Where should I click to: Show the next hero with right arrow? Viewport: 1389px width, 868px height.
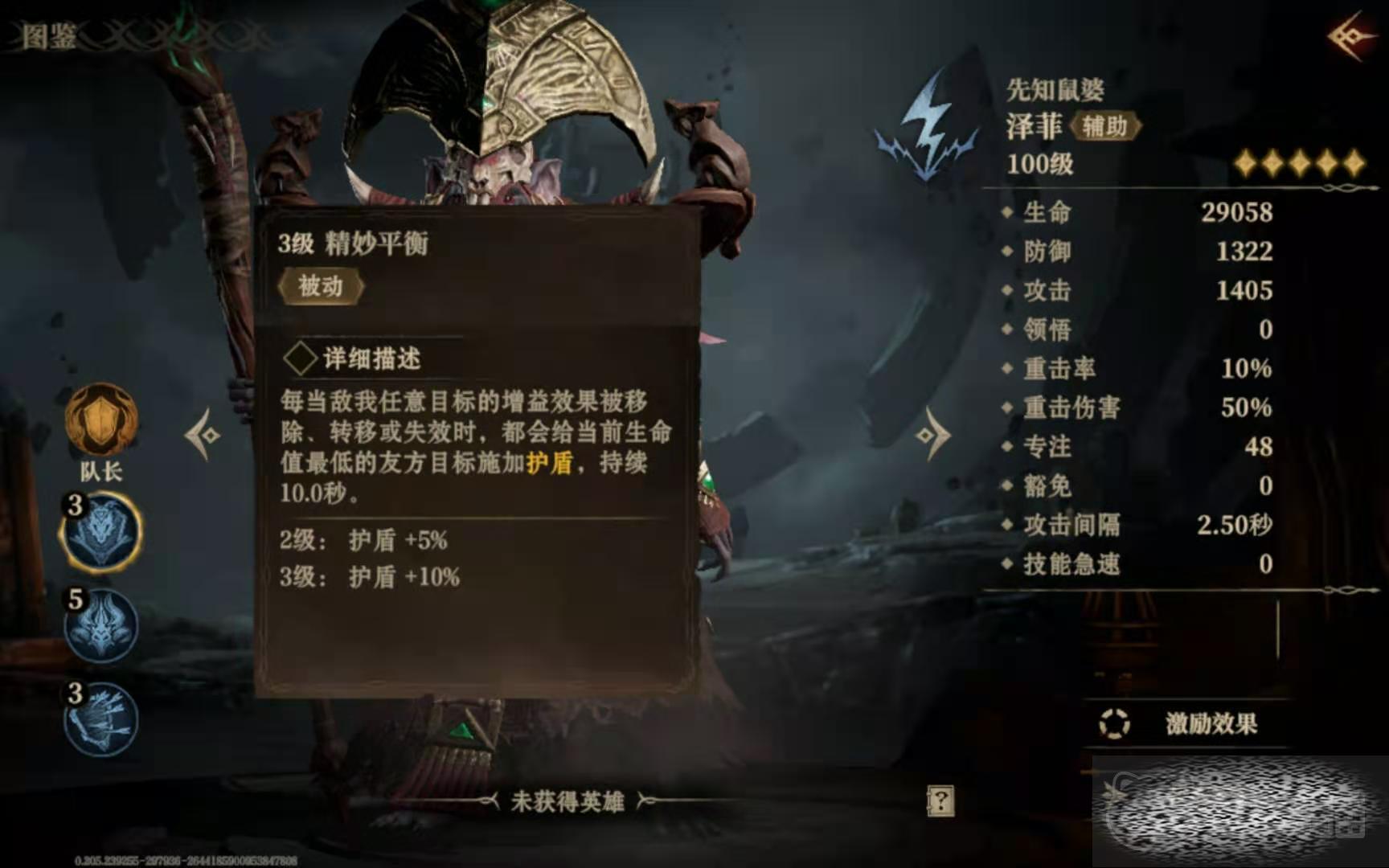click(x=932, y=435)
